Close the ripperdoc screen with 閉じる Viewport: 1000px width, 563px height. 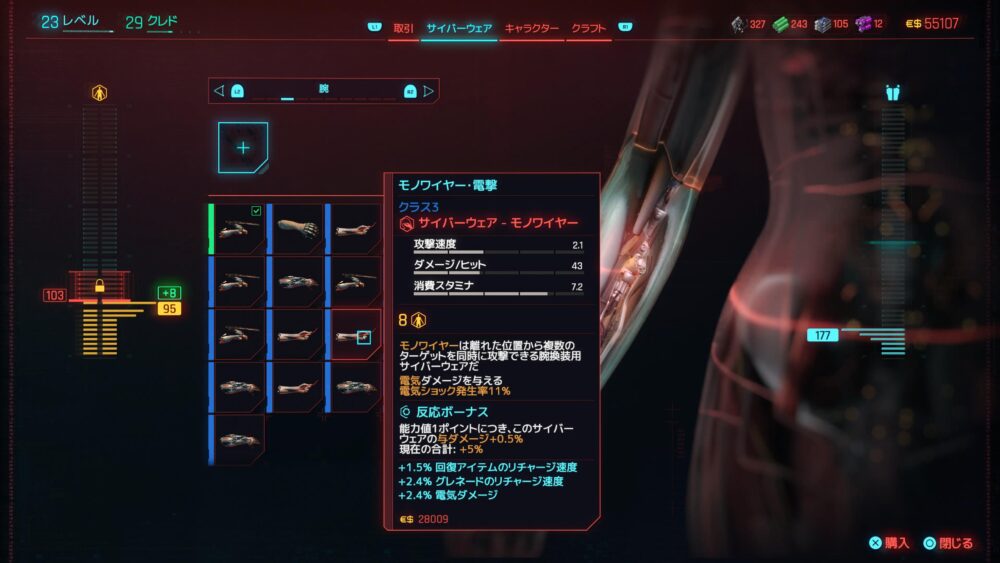pyautogui.click(x=948, y=543)
